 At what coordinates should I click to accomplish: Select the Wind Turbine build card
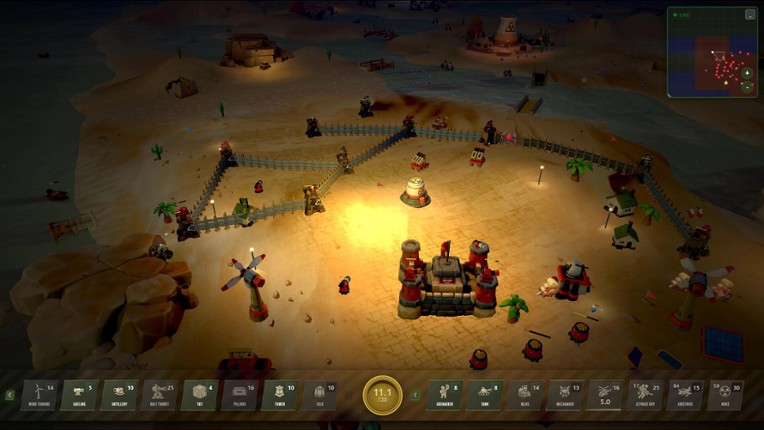point(38,395)
